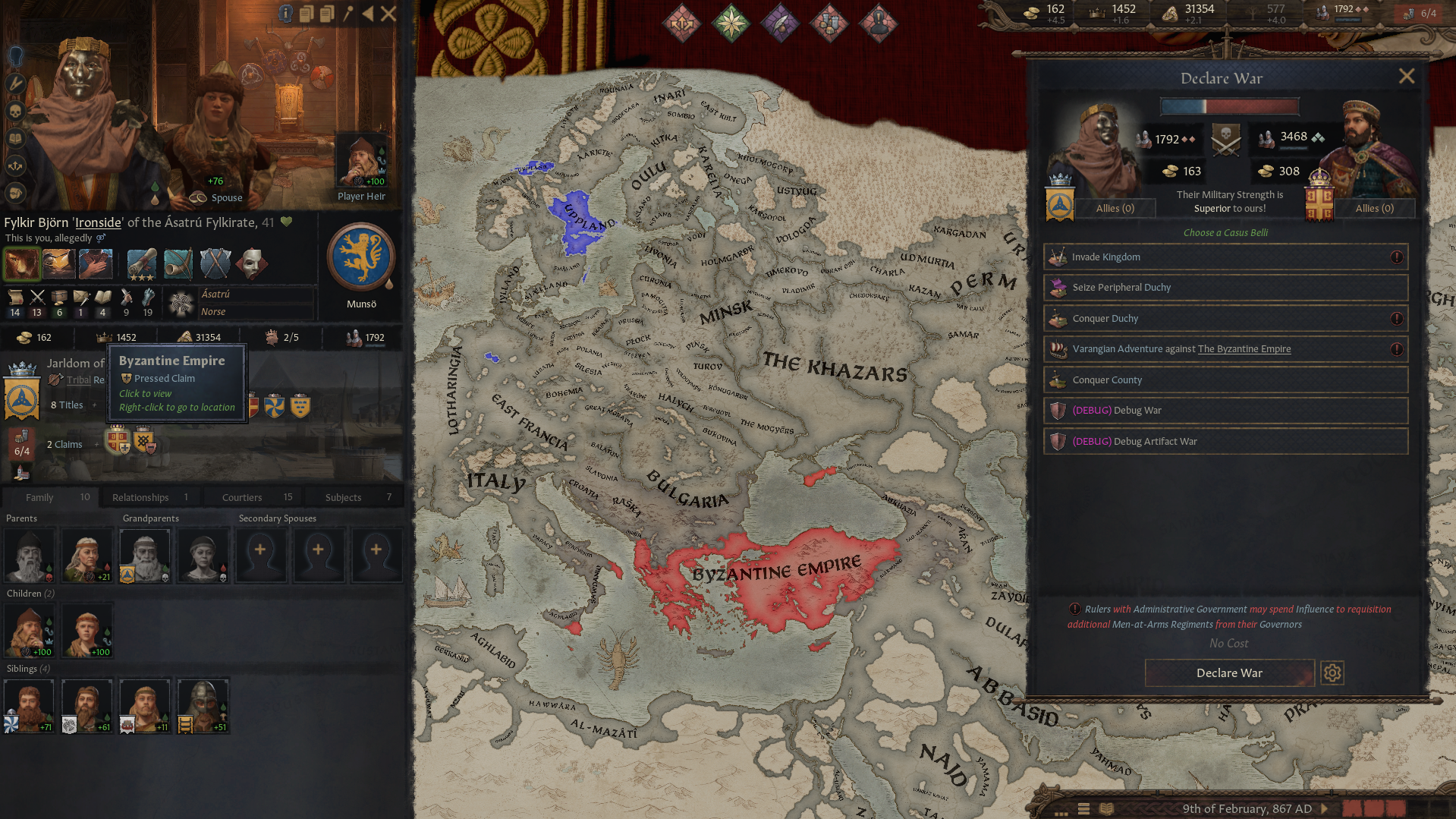This screenshot has height=819, width=1456.
Task: Open the treasury via gold coins icon
Action: [x=1032, y=12]
